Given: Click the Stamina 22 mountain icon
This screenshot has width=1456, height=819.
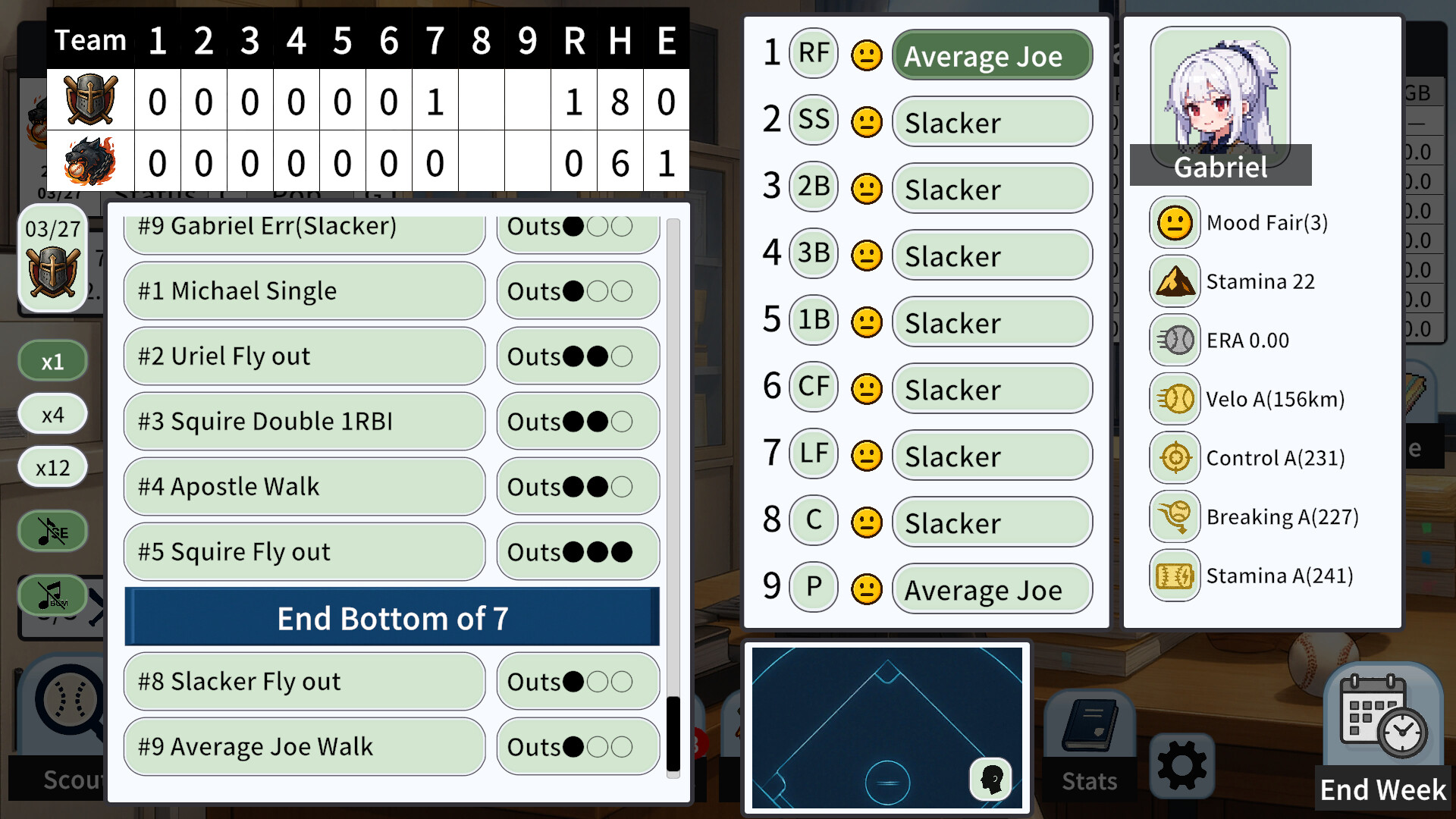Looking at the screenshot, I should tap(1174, 281).
